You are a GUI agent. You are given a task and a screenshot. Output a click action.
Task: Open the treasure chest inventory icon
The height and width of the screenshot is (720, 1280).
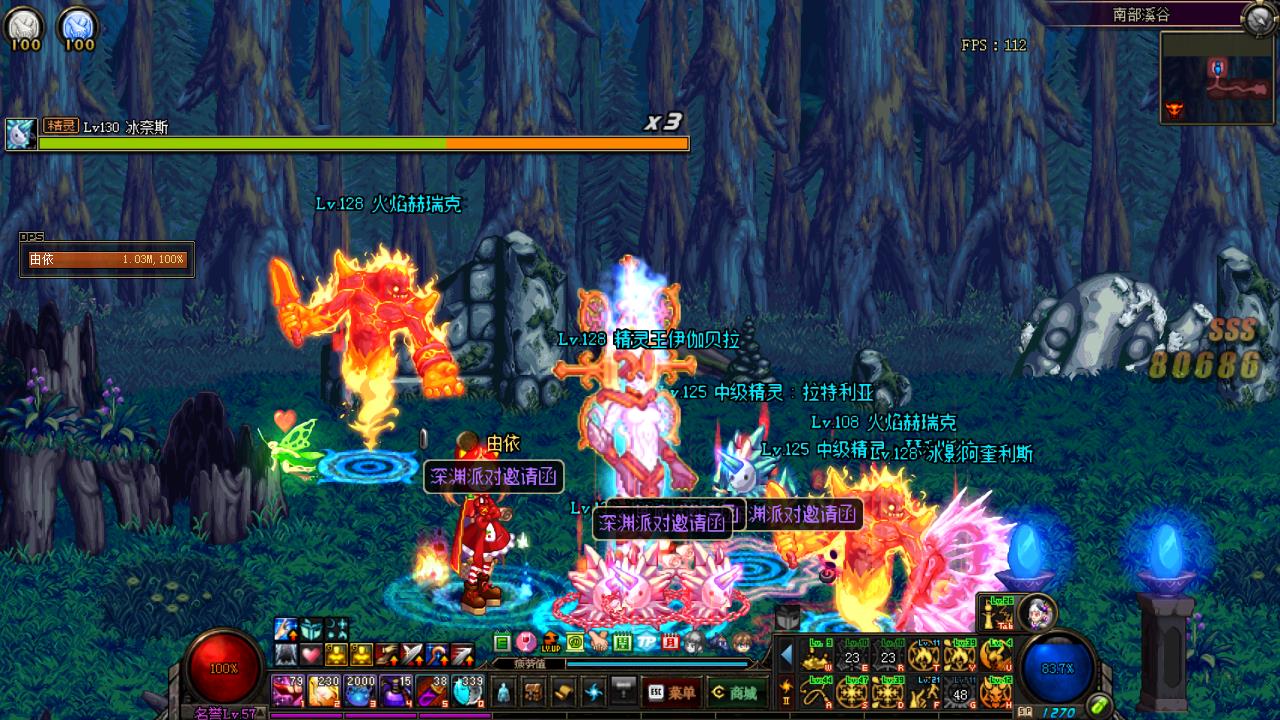pos(535,691)
